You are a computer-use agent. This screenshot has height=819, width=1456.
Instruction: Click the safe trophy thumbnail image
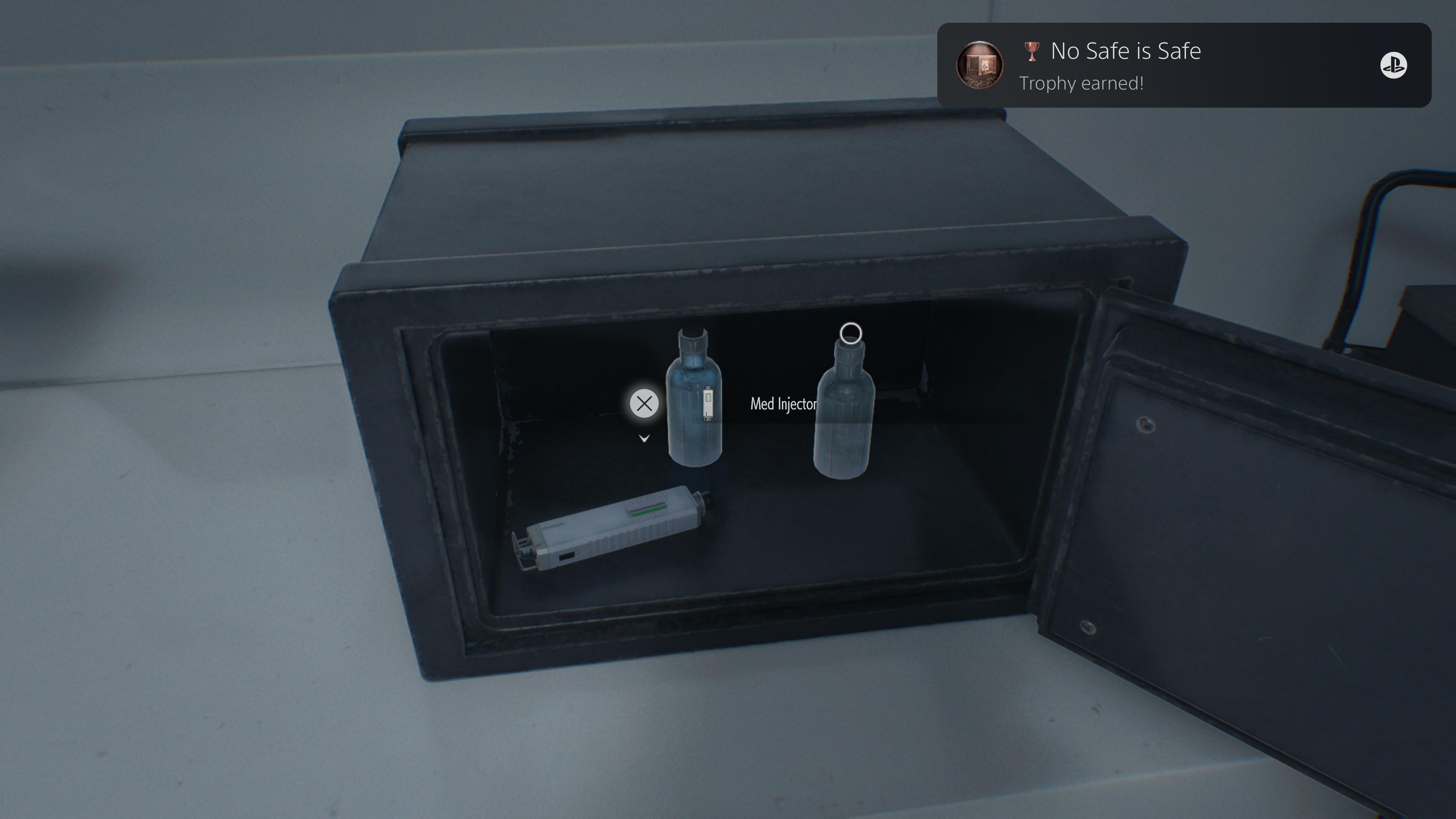point(979,66)
